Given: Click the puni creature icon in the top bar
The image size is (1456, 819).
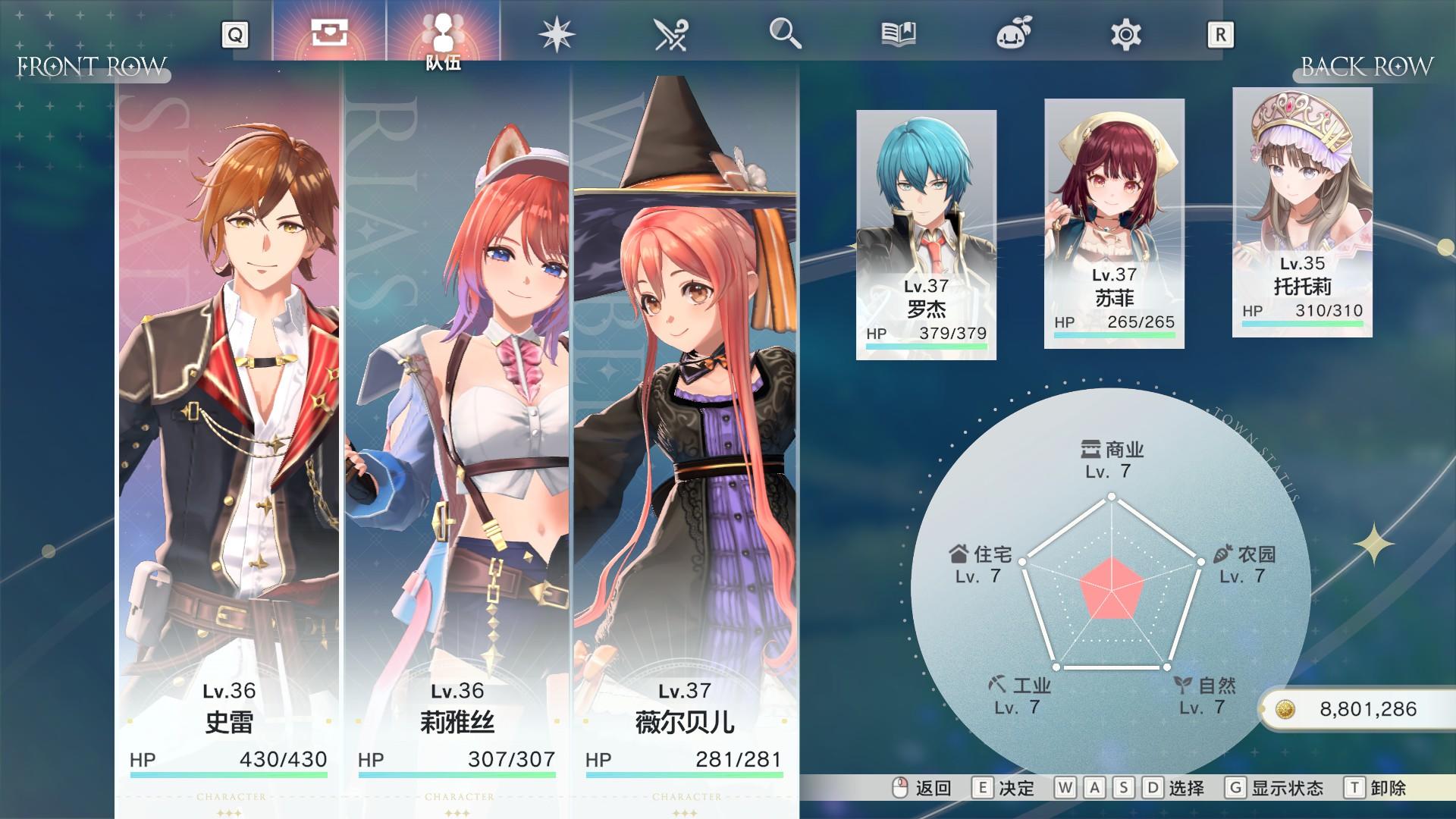Looking at the screenshot, I should (x=1012, y=33).
